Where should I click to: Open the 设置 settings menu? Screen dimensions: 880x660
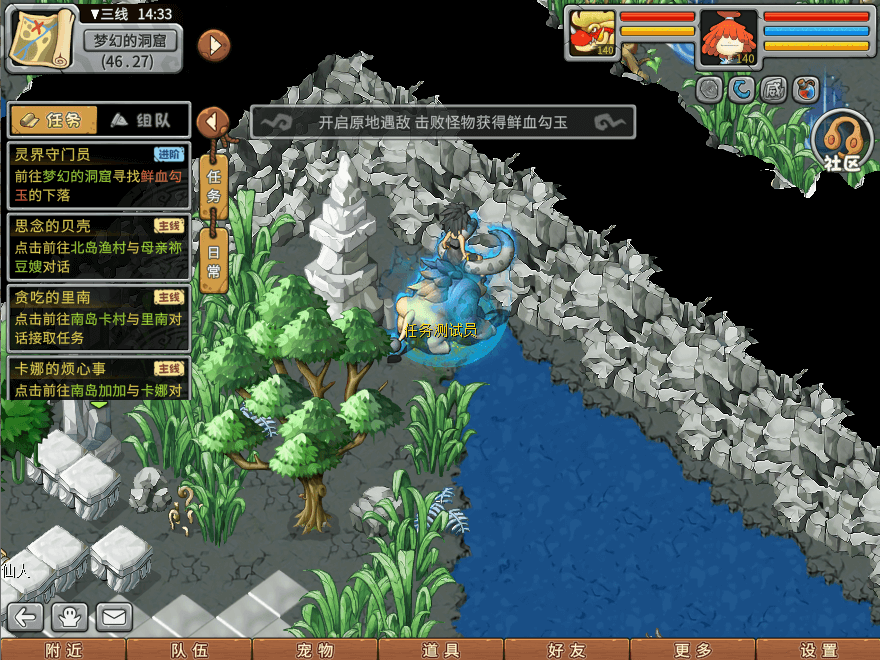818,649
